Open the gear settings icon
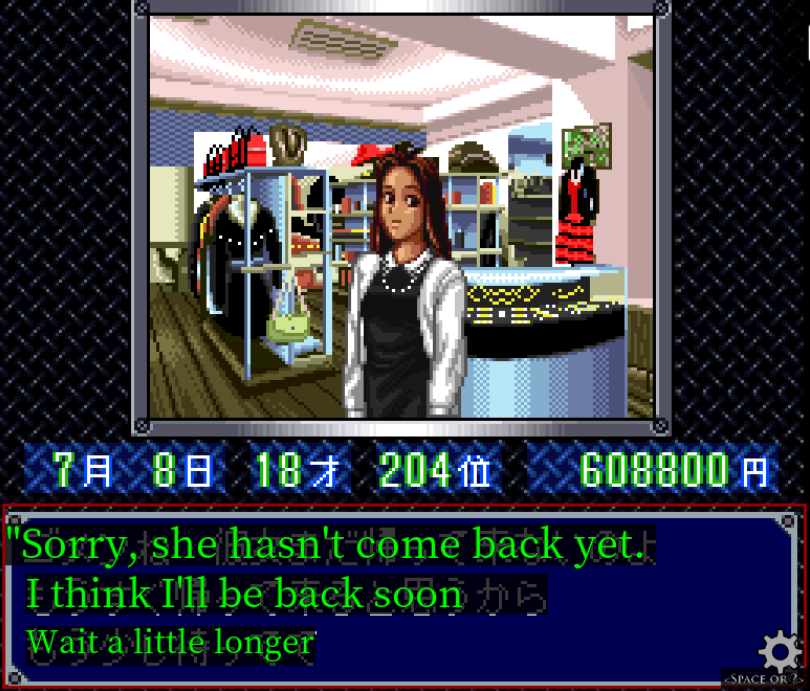810x691 pixels. tap(779, 651)
